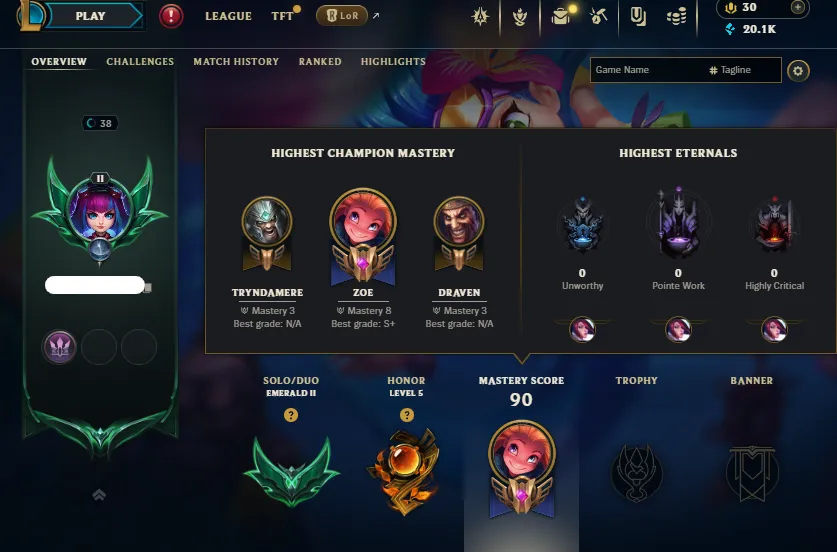The height and width of the screenshot is (552, 837).
Task: Select the Overview tab
Action: (x=59, y=62)
